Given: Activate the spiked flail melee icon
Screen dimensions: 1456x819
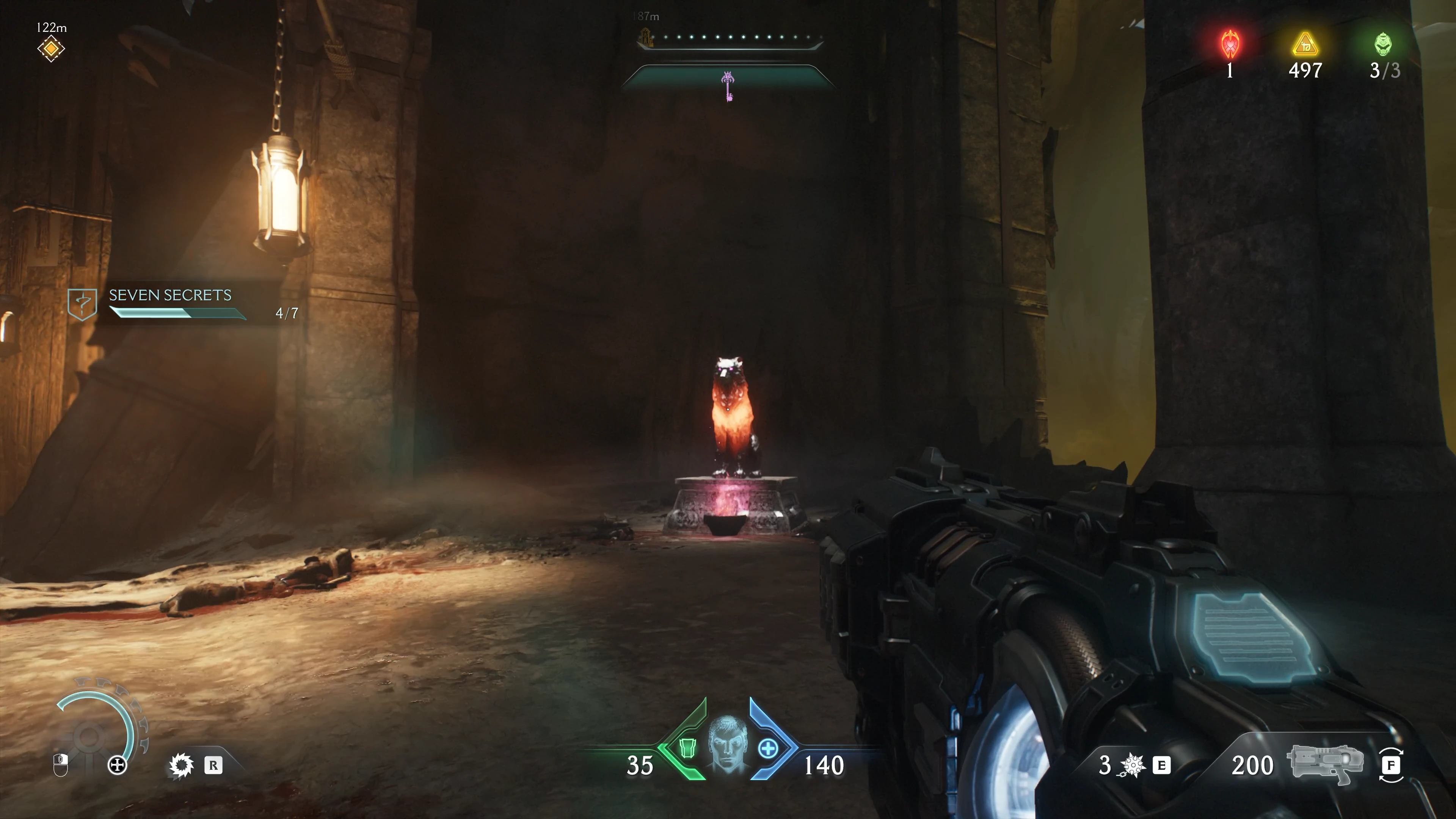Looking at the screenshot, I should [1132, 765].
